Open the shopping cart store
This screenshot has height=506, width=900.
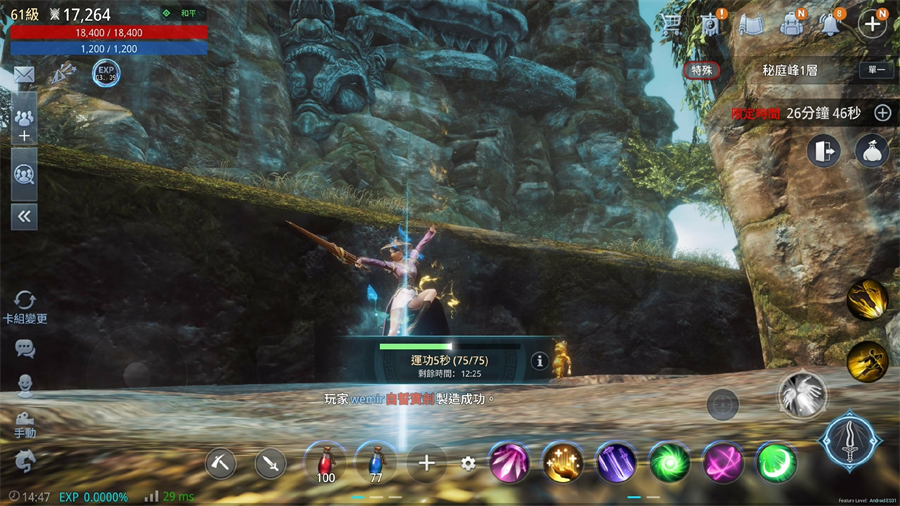point(673,23)
